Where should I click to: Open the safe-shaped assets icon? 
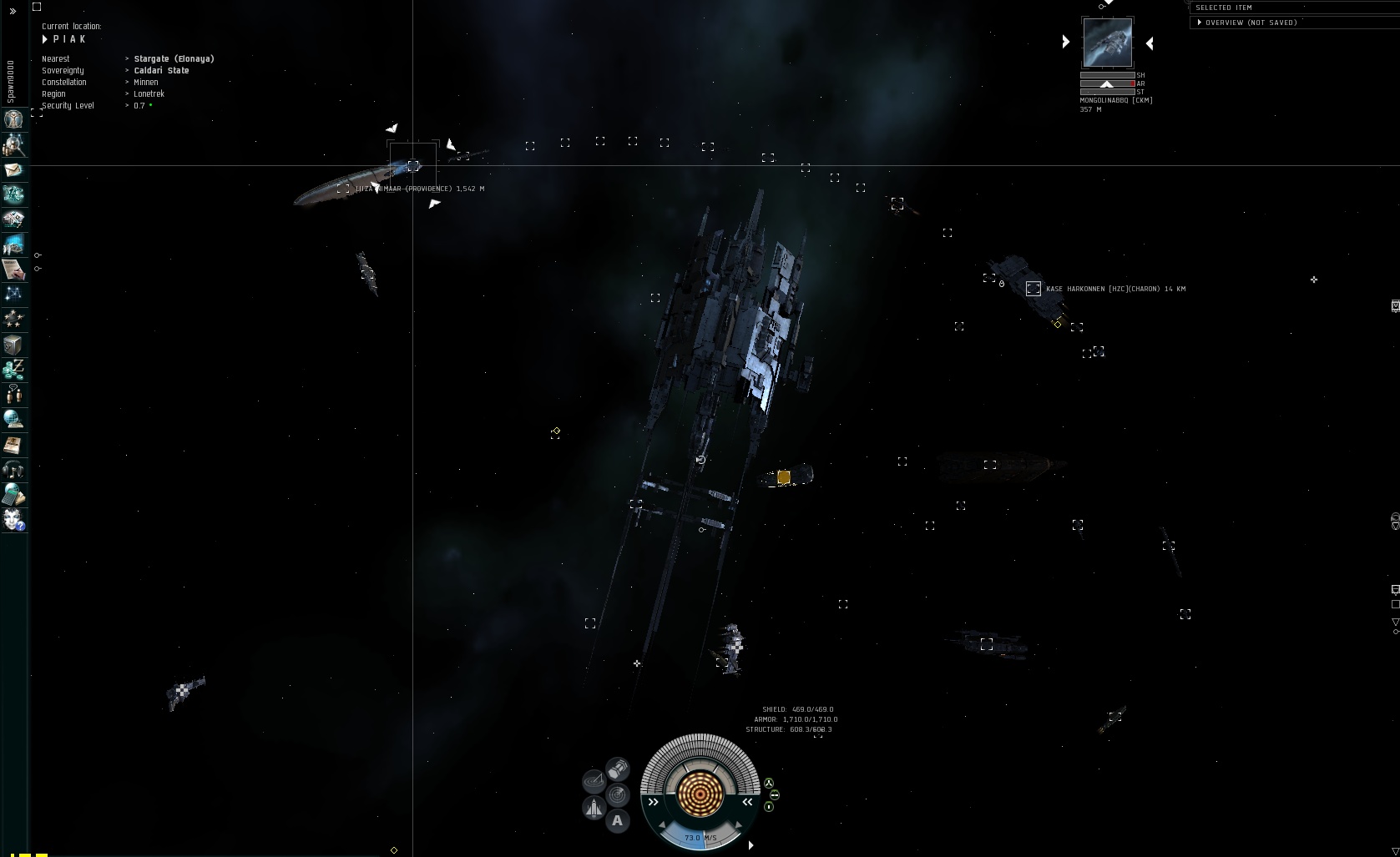(x=13, y=345)
